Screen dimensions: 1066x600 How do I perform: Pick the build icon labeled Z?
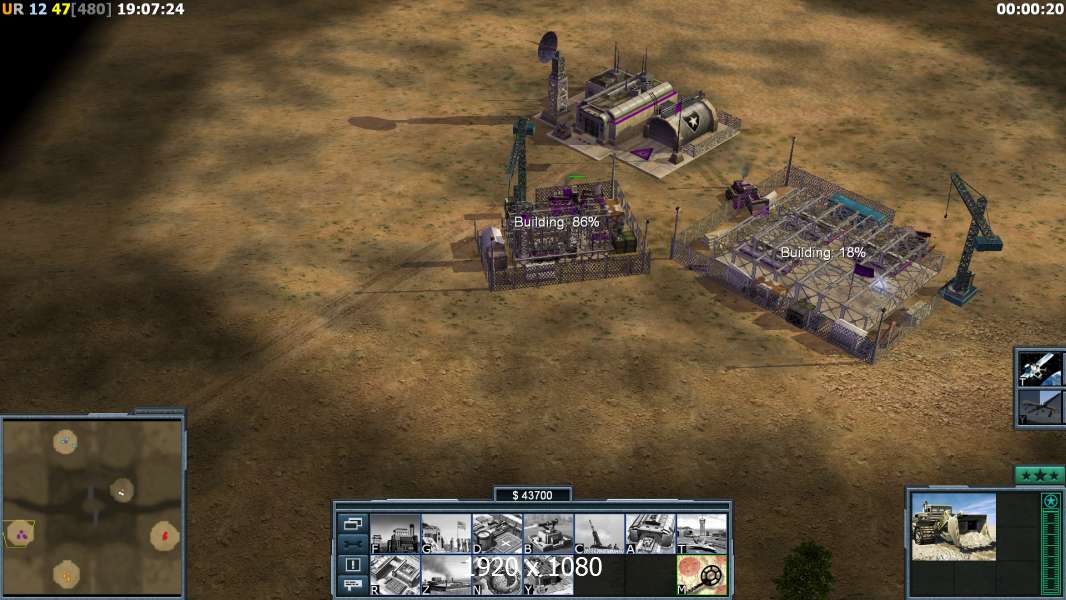446,575
